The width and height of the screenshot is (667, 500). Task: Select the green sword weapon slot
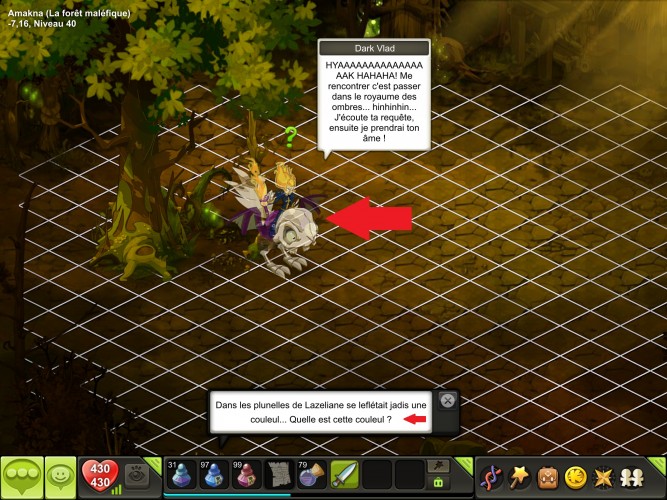pos(344,473)
